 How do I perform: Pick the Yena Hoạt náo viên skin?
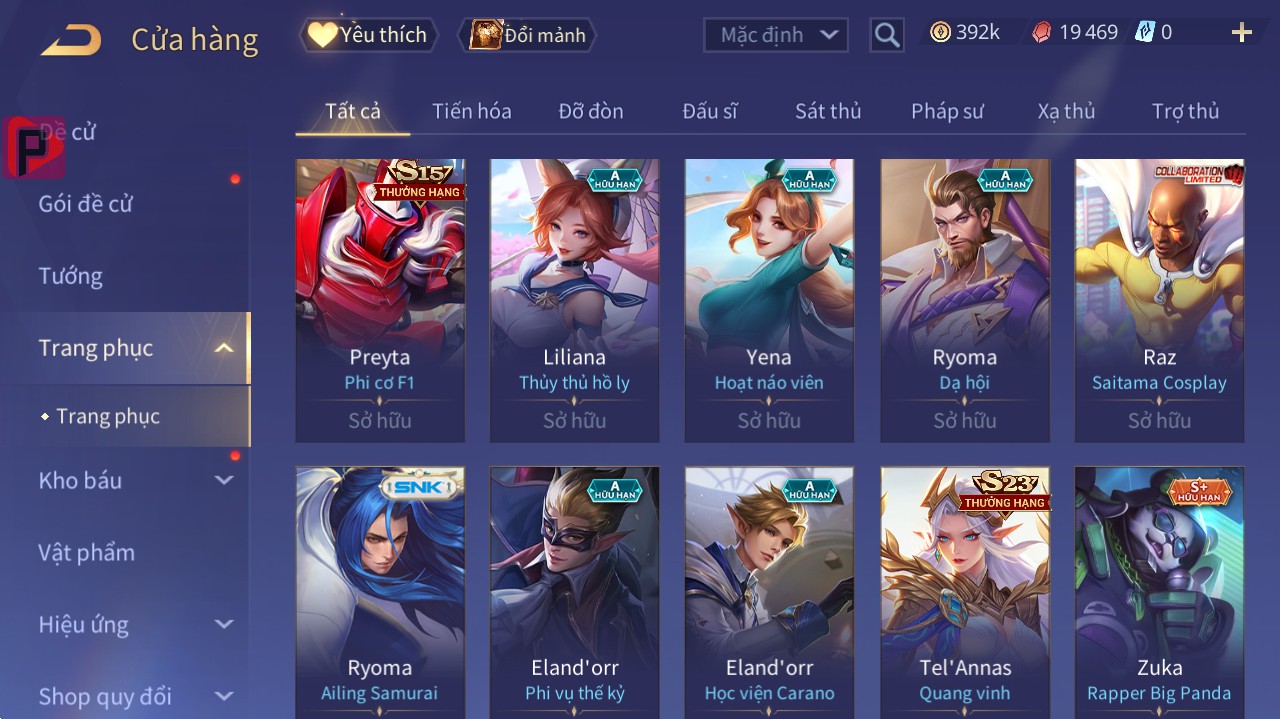point(769,300)
